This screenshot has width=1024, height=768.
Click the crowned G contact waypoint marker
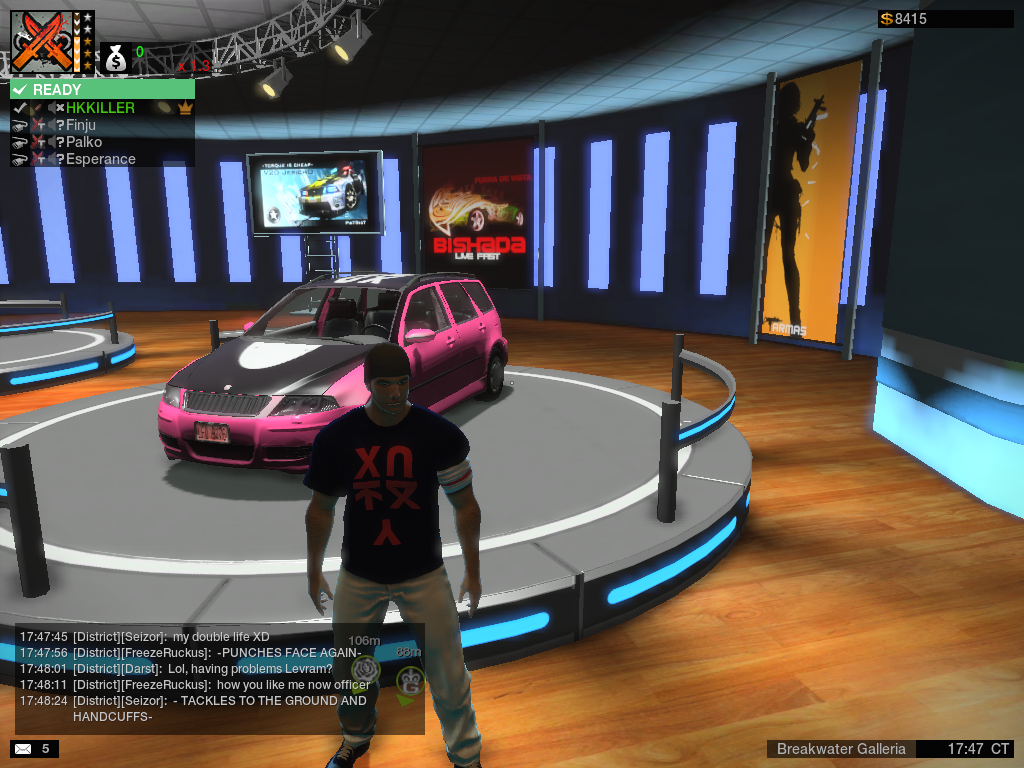[409, 681]
